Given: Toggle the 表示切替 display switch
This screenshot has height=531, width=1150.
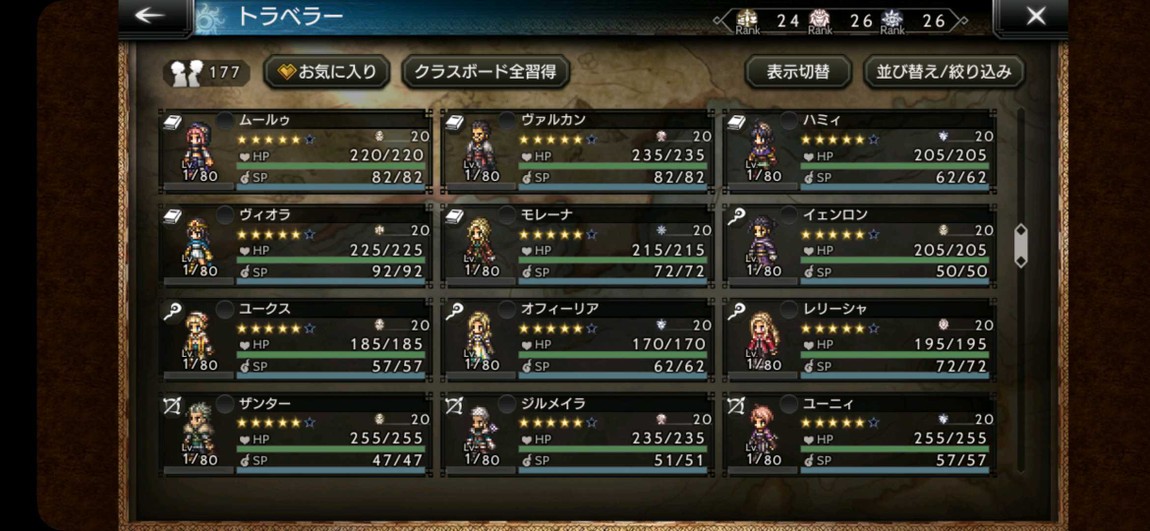Looking at the screenshot, I should point(797,71).
